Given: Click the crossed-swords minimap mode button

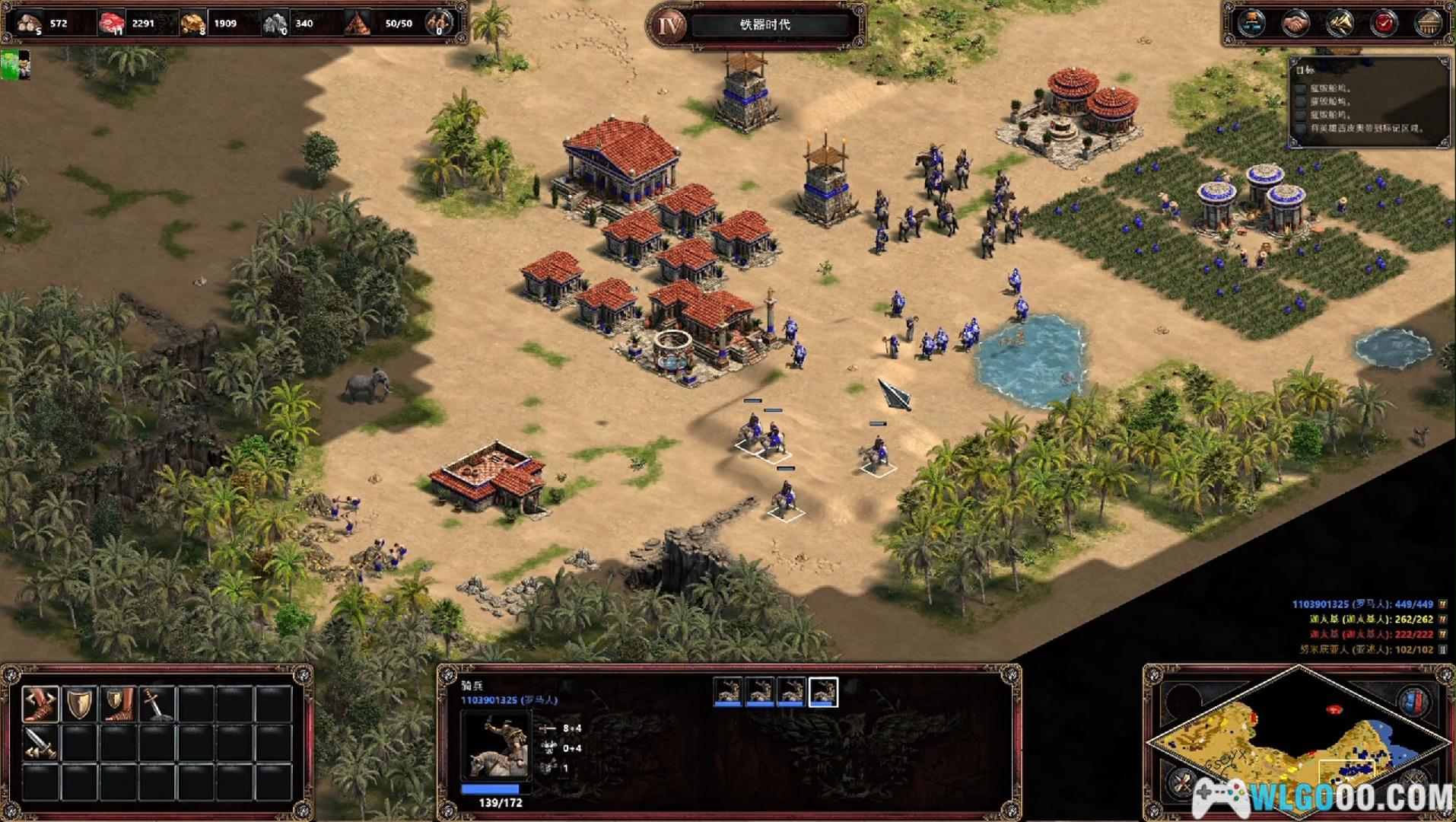Looking at the screenshot, I should 1181,782.
